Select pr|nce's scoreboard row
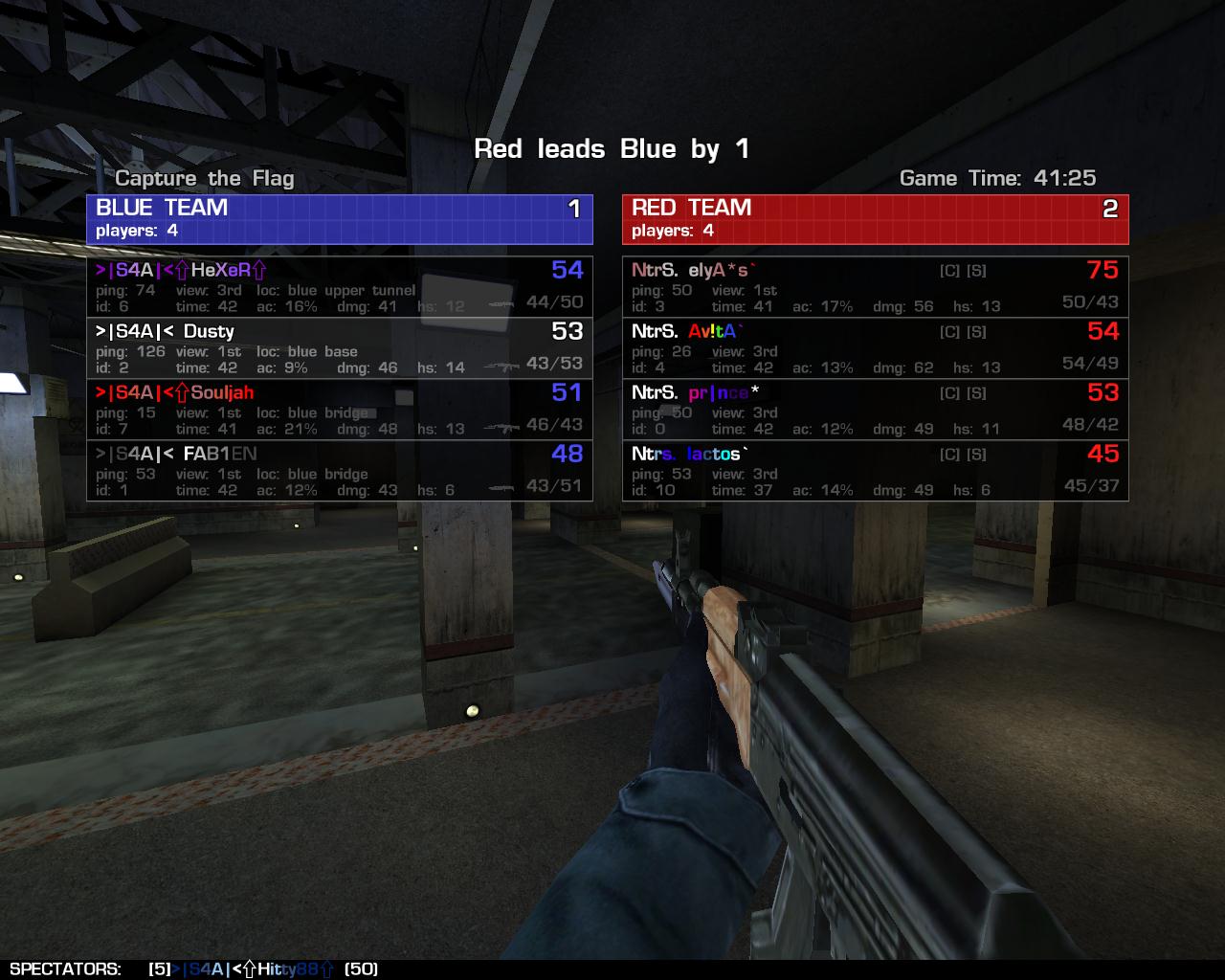 click(875, 409)
